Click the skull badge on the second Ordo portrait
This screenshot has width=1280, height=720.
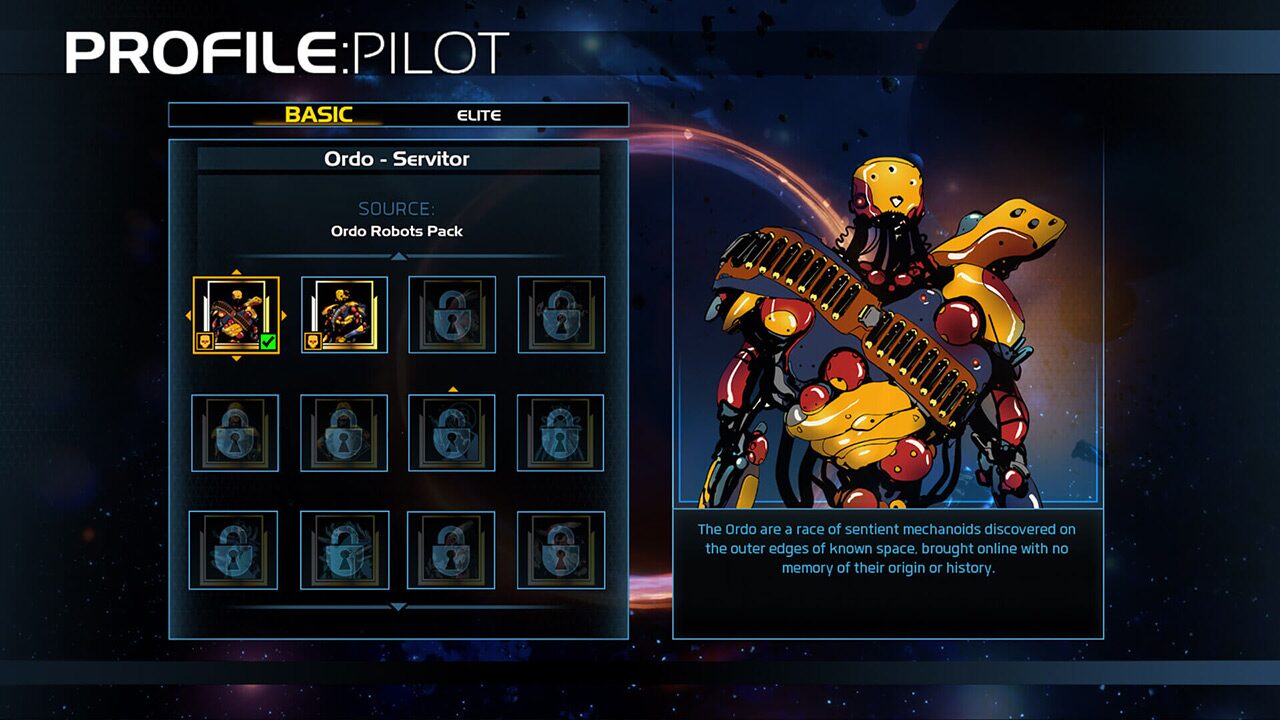coord(314,341)
